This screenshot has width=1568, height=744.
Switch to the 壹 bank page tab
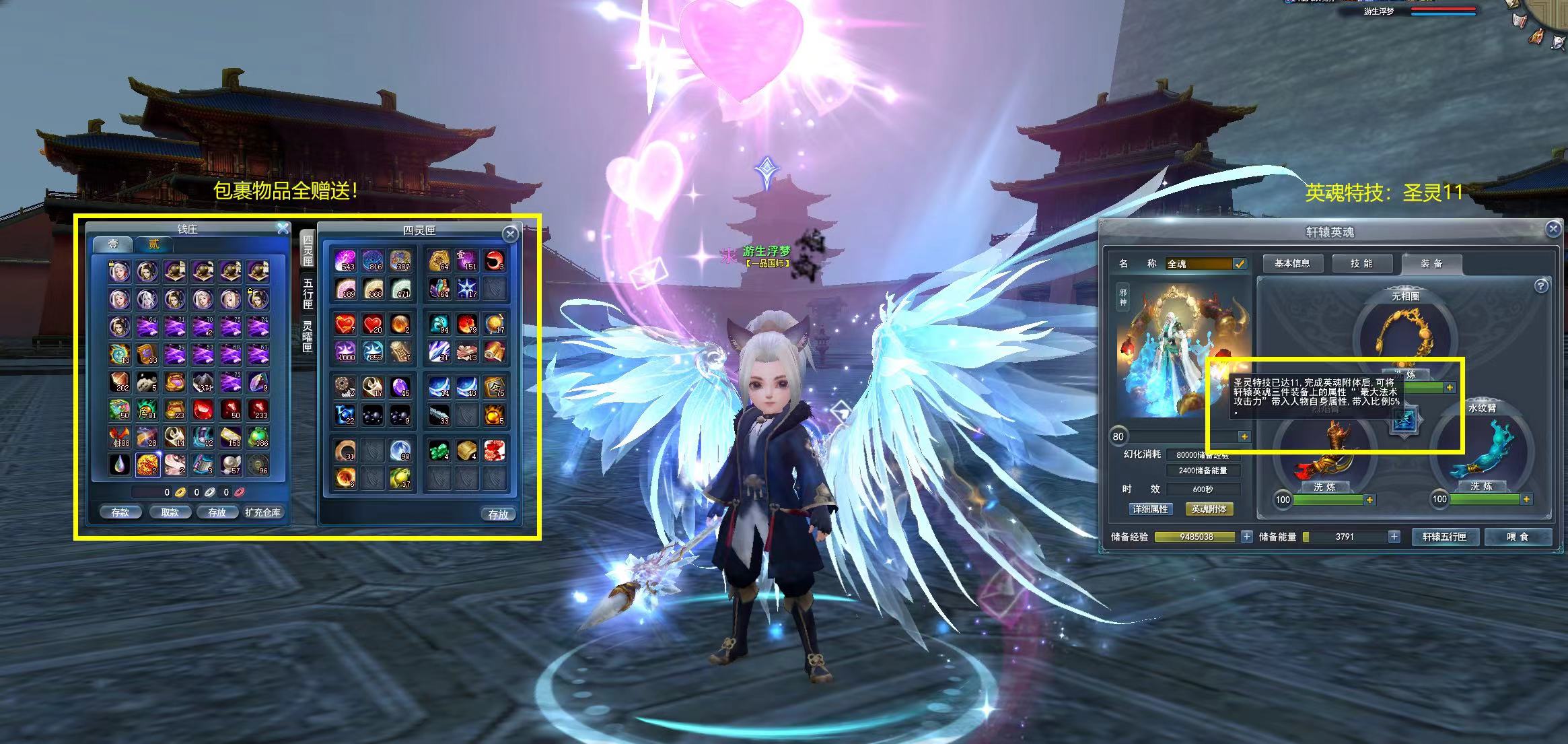[x=113, y=244]
